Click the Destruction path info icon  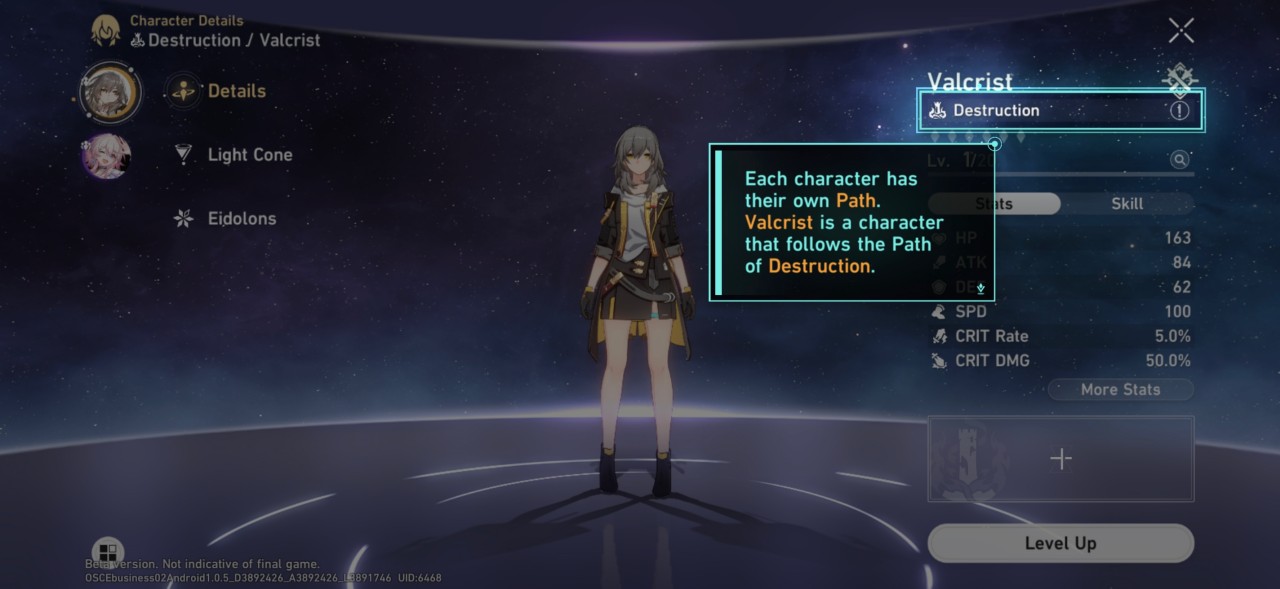[1179, 111]
